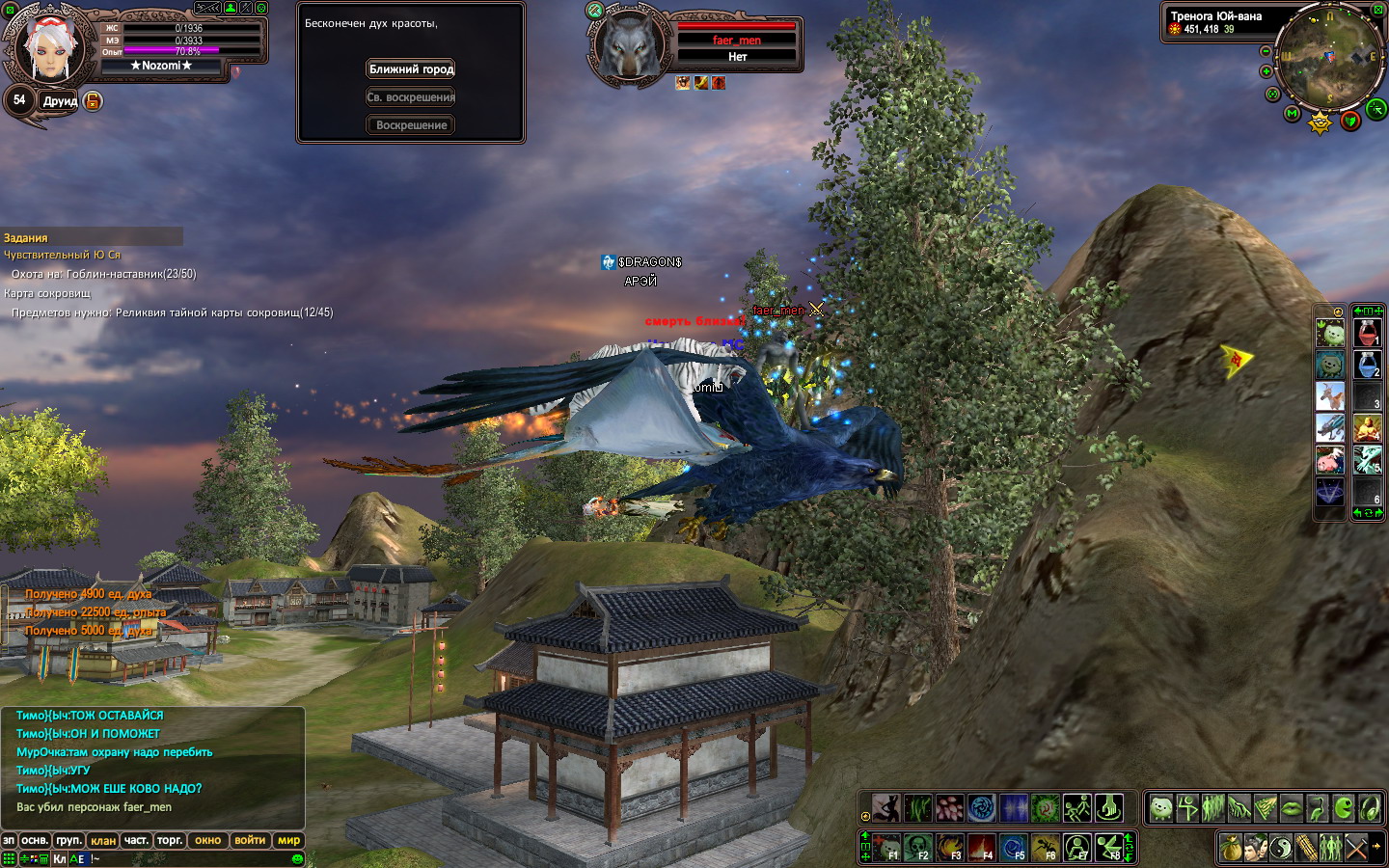This screenshot has height=868, width=1389.
Task: Select the "Св. воскрешения" scroll option
Action: pos(411,97)
